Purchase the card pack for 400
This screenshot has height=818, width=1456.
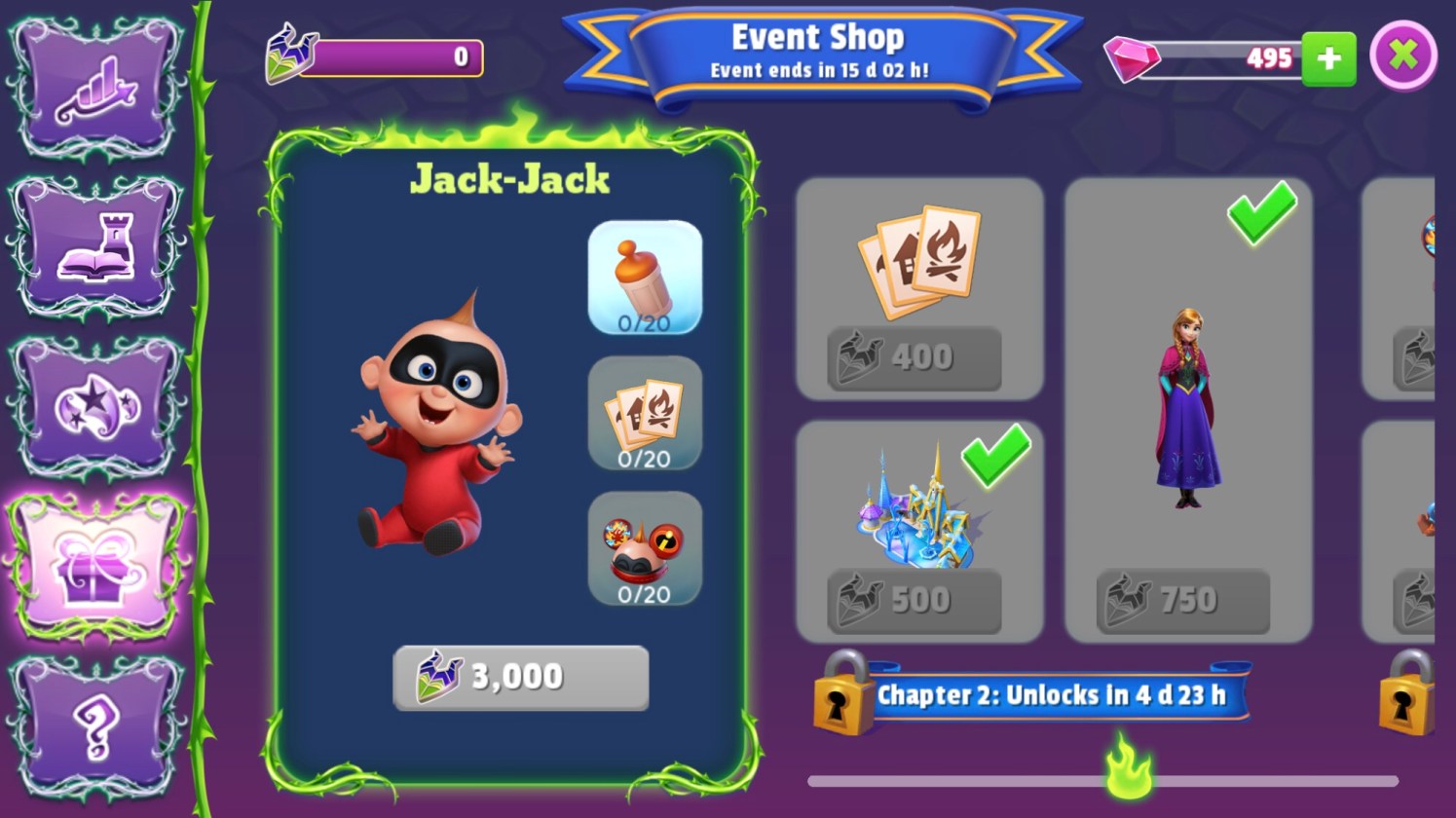pos(914,357)
